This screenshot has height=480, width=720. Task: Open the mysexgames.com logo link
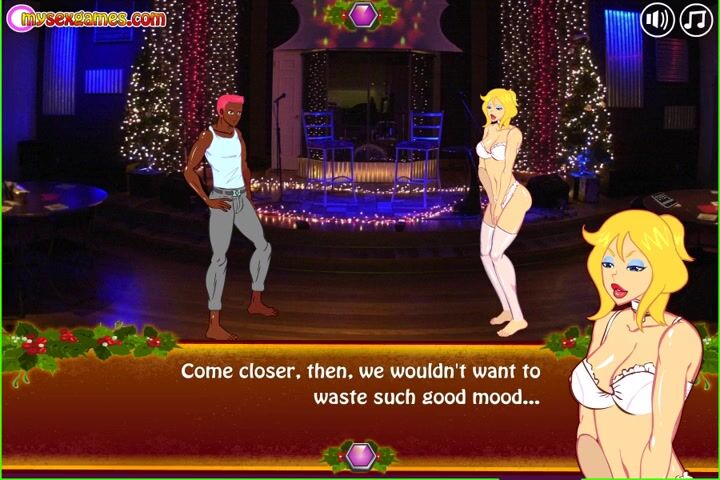coord(86,18)
